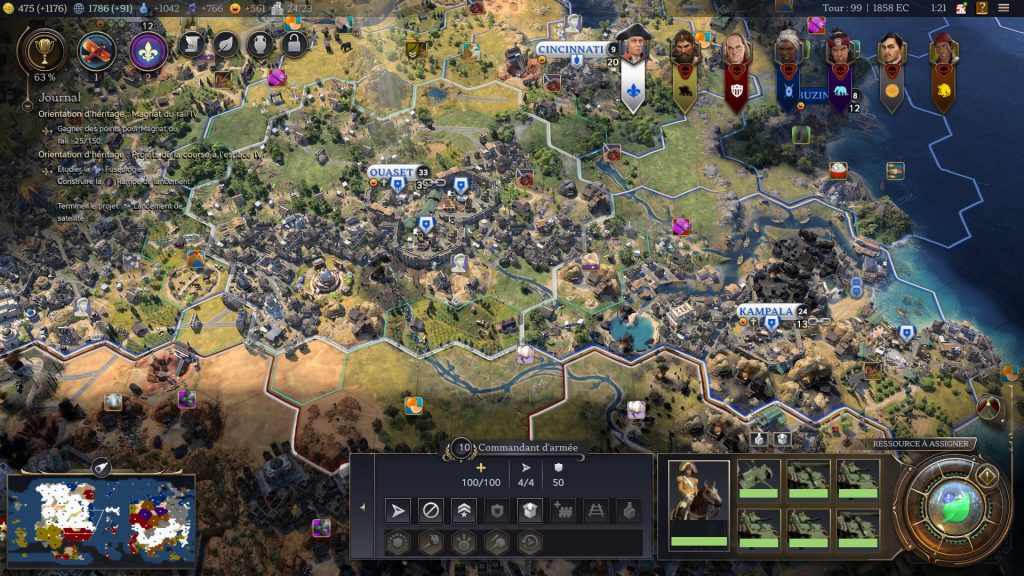Viewport: 1024px width, 576px height.
Task: Select the Kampala city banner
Action: 766,312
